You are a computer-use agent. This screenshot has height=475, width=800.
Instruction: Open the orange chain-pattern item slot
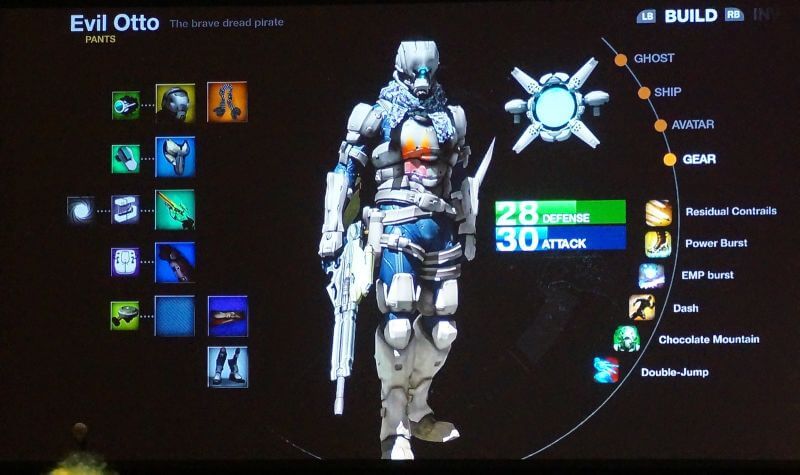(x=227, y=102)
